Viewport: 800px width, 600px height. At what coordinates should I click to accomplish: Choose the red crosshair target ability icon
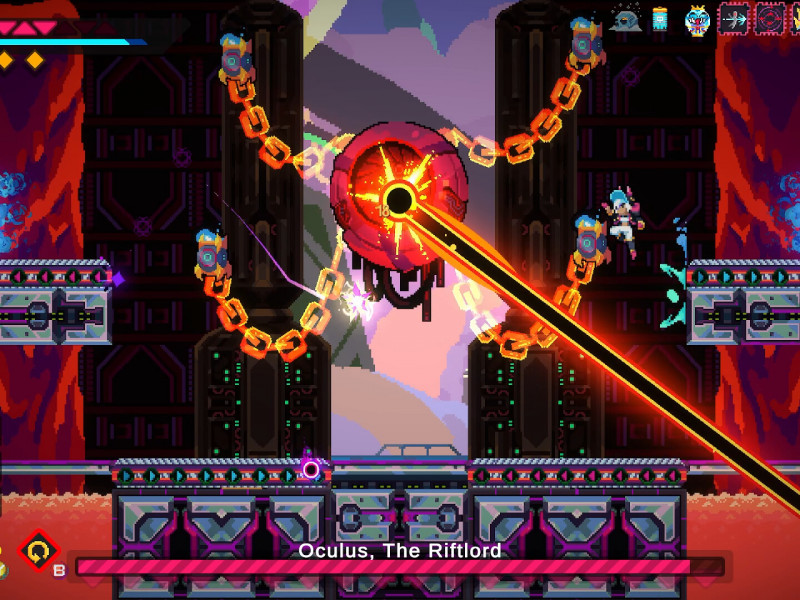point(770,19)
